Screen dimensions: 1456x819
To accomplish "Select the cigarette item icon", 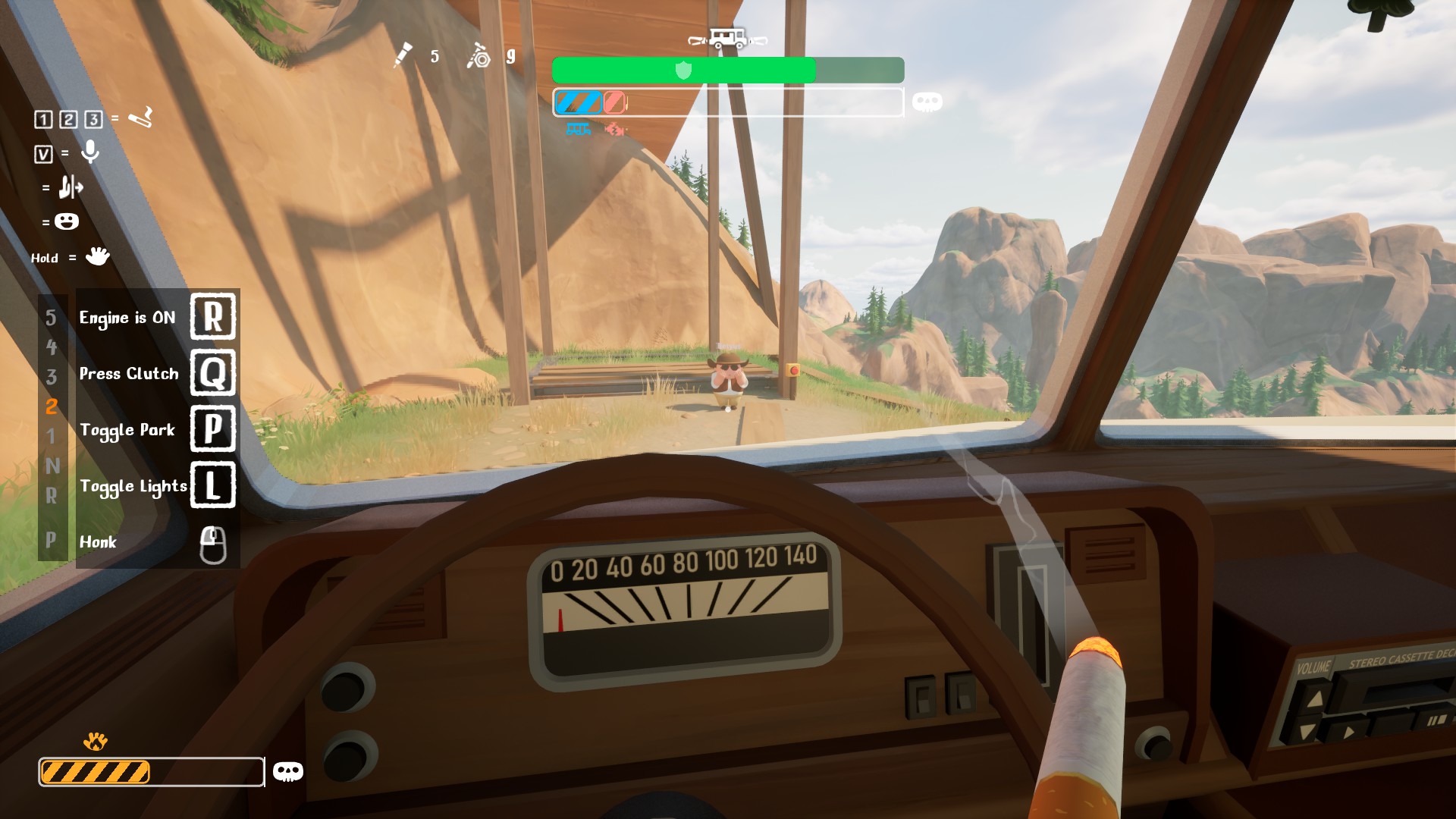I will [141, 118].
